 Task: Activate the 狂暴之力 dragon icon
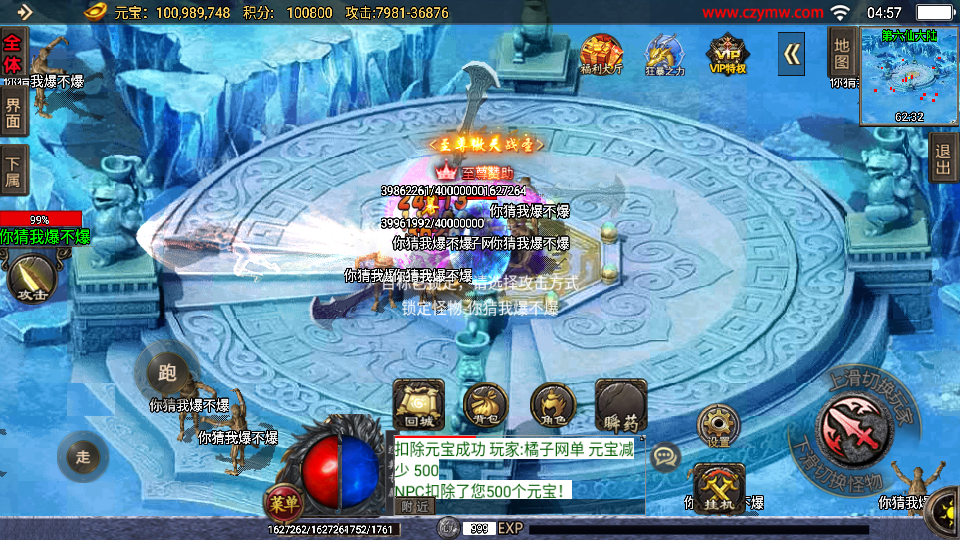point(663,54)
